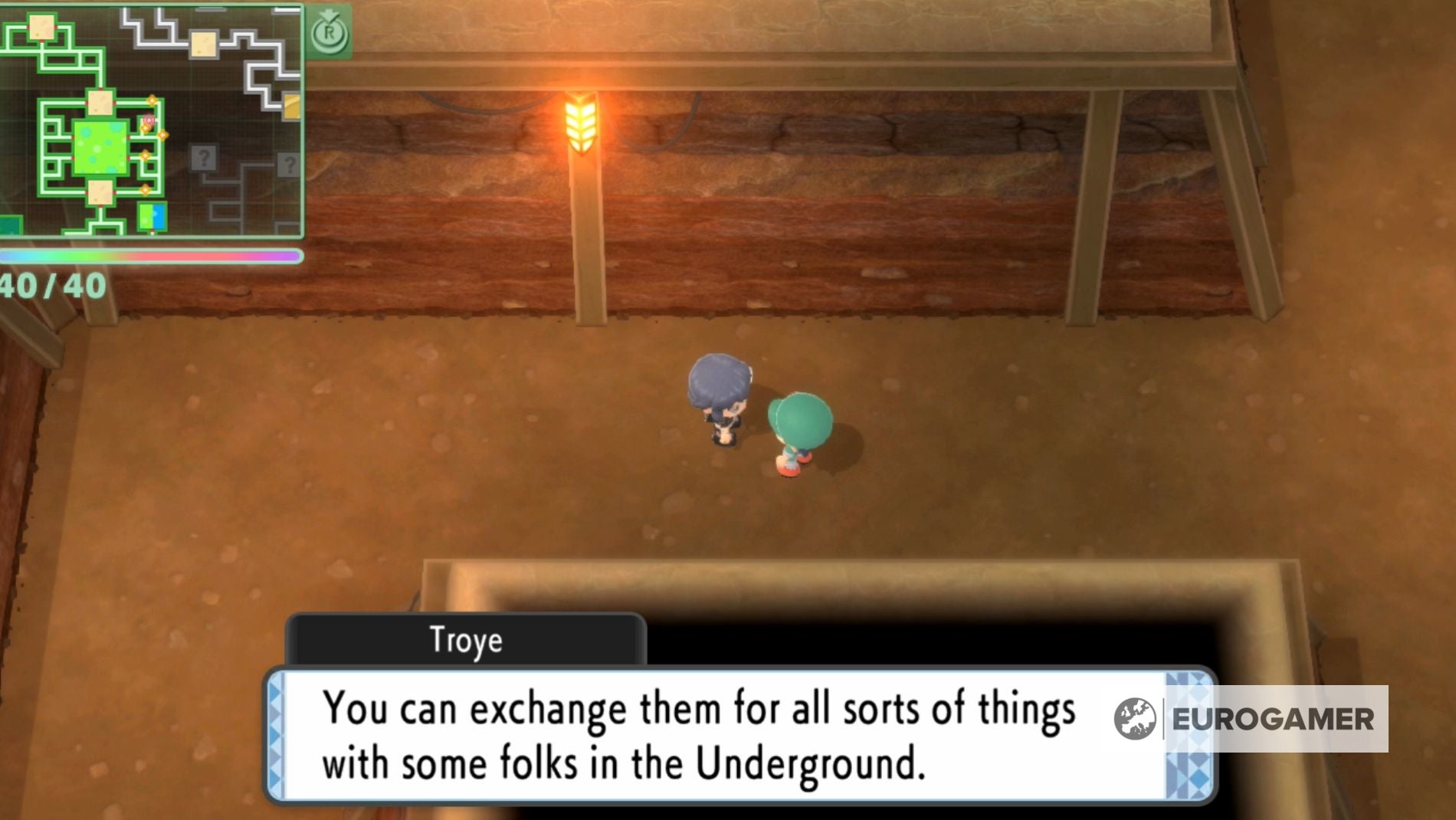1456x820 pixels.
Task: Click the rightmost question-mark room icon
Action: (290, 165)
